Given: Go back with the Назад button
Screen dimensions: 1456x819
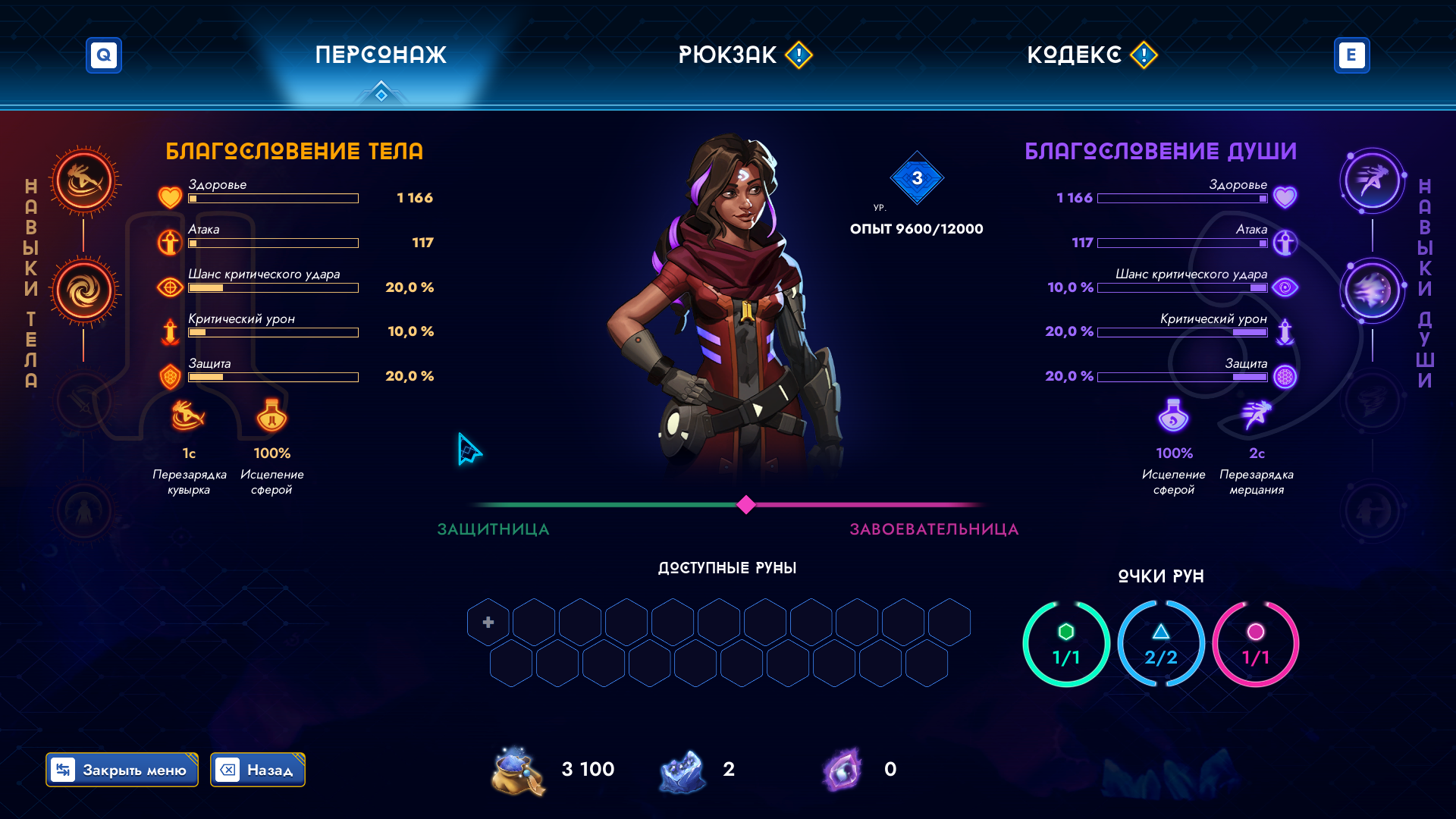Looking at the screenshot, I should [258, 770].
